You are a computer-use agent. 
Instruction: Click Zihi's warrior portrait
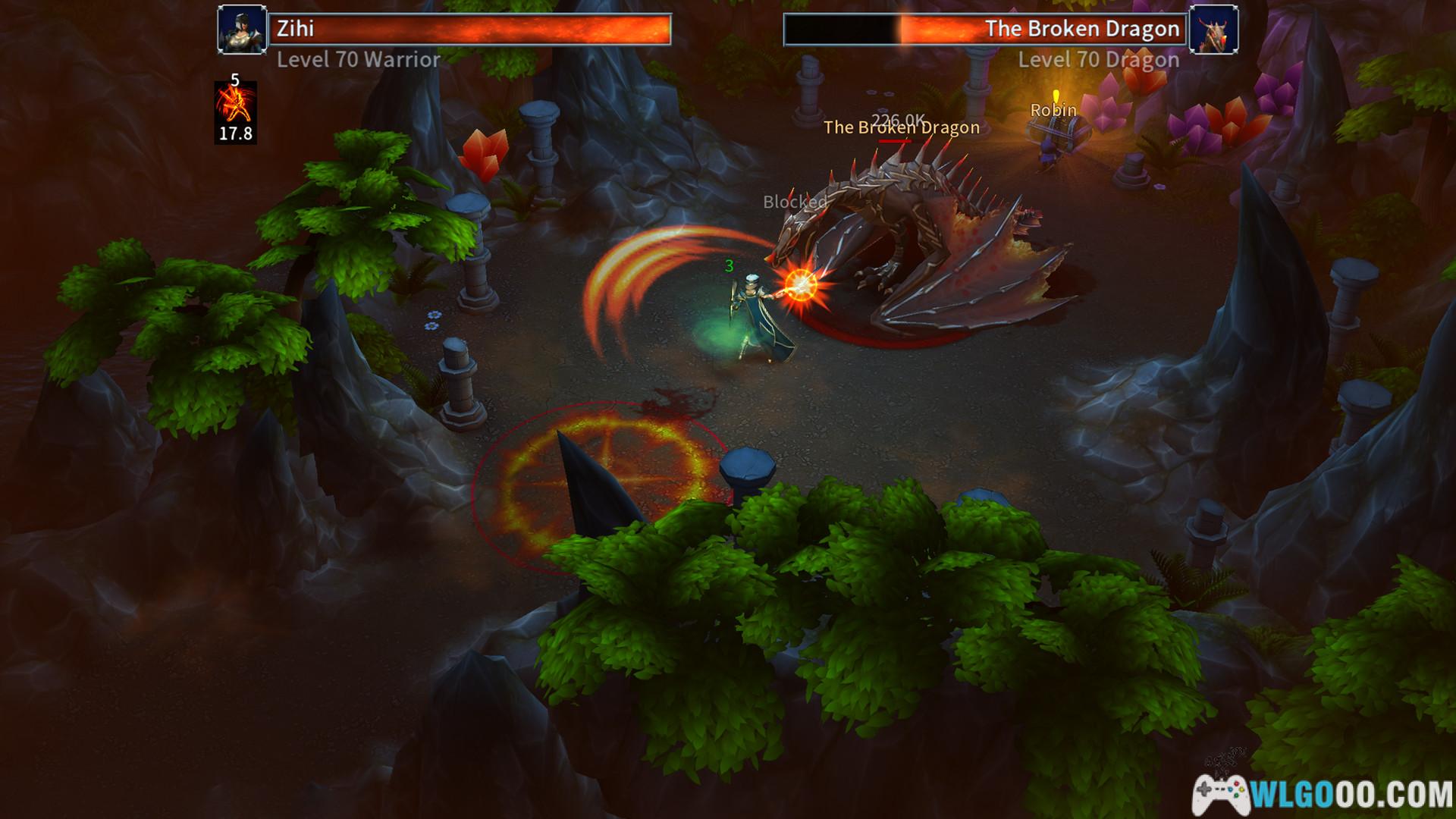click(x=242, y=30)
